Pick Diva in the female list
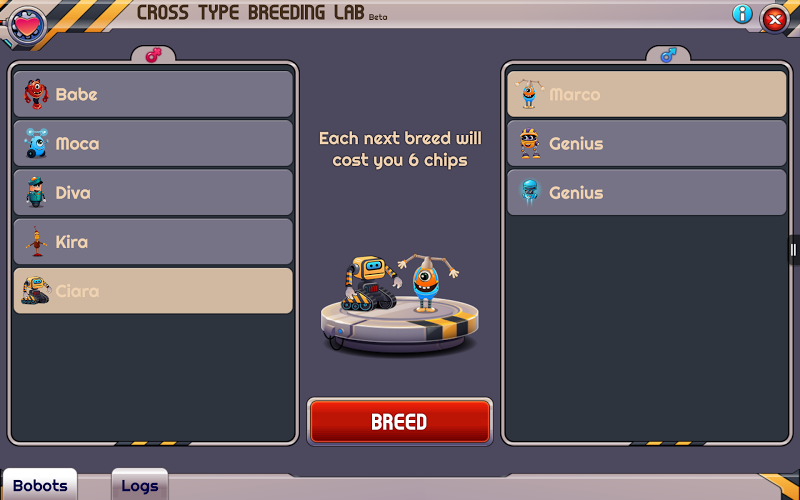Viewport: 800px width, 500px height. click(153, 192)
